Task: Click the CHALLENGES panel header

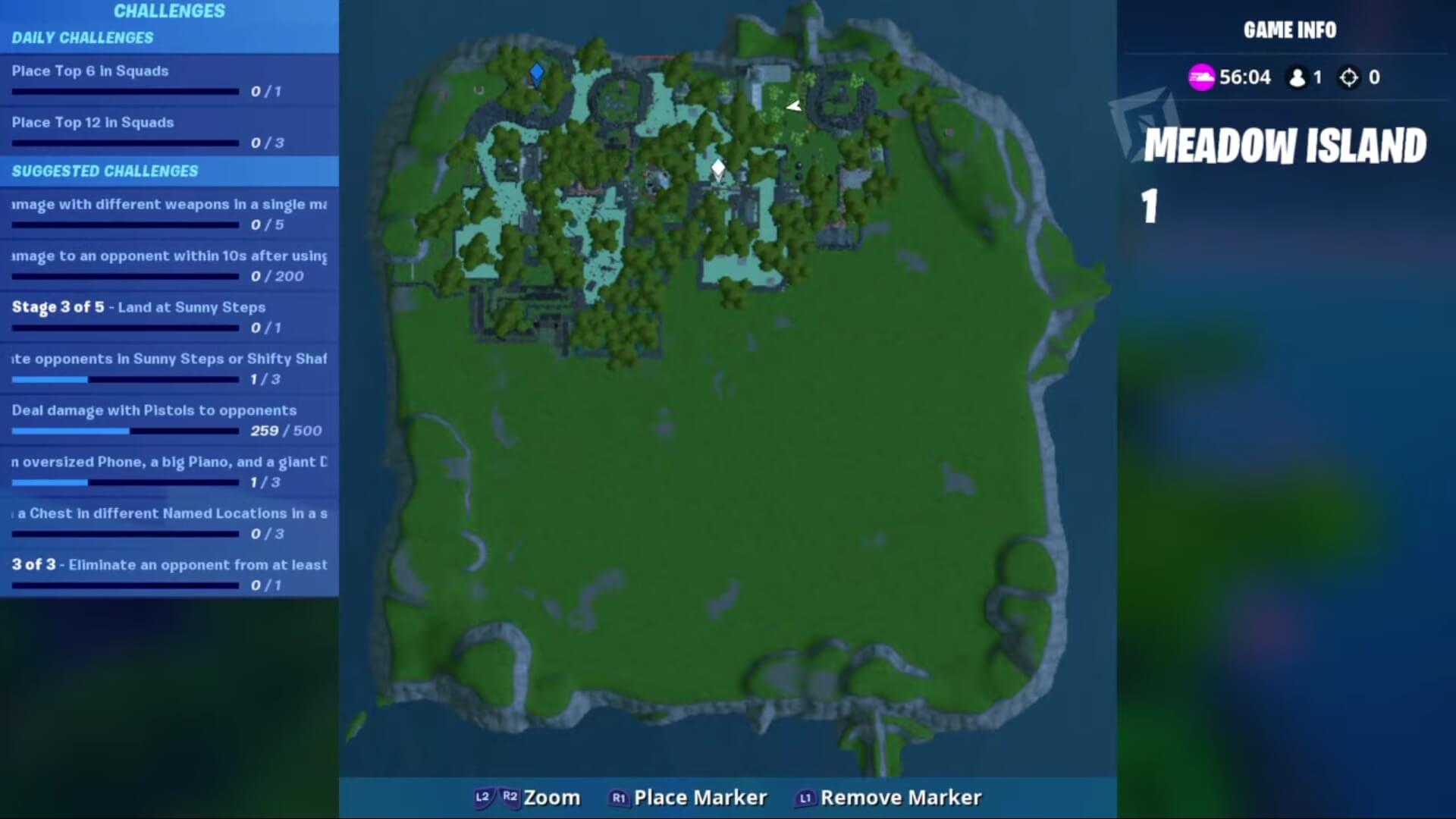Action: click(x=168, y=11)
